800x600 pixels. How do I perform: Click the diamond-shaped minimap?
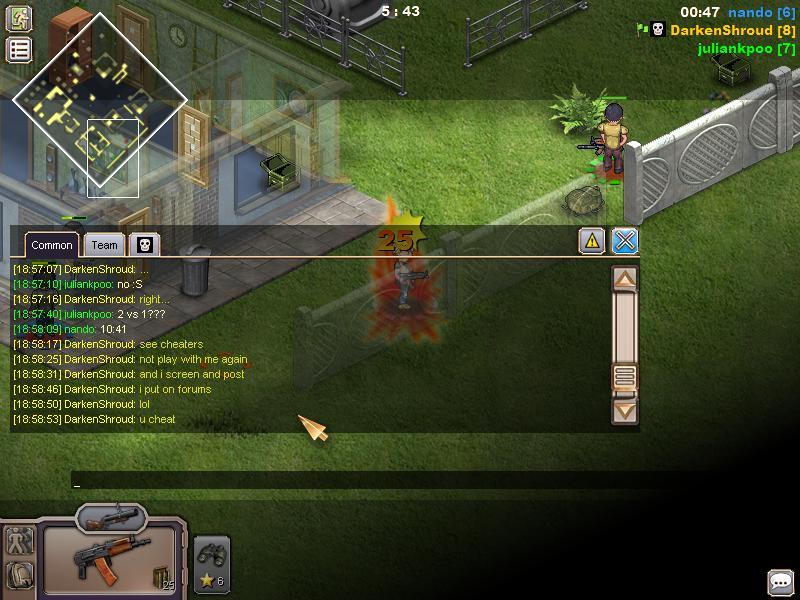pos(99,99)
